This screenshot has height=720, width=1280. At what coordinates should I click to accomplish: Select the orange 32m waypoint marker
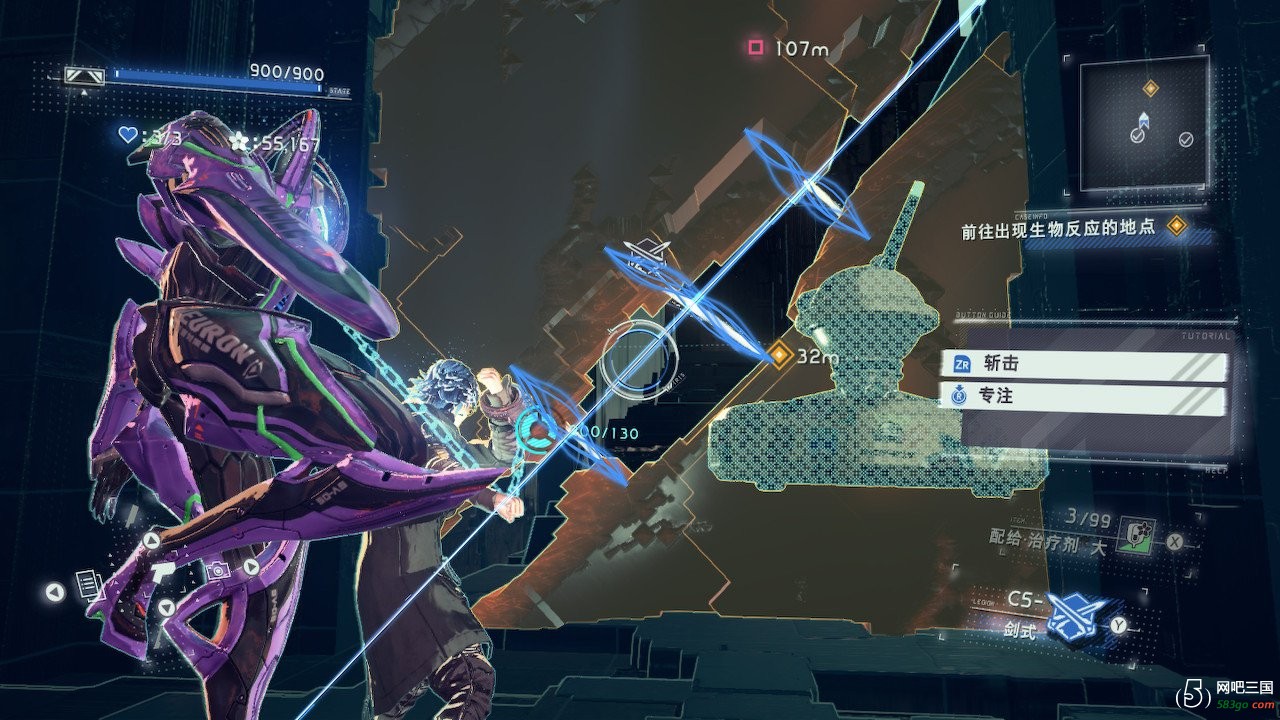tap(780, 354)
